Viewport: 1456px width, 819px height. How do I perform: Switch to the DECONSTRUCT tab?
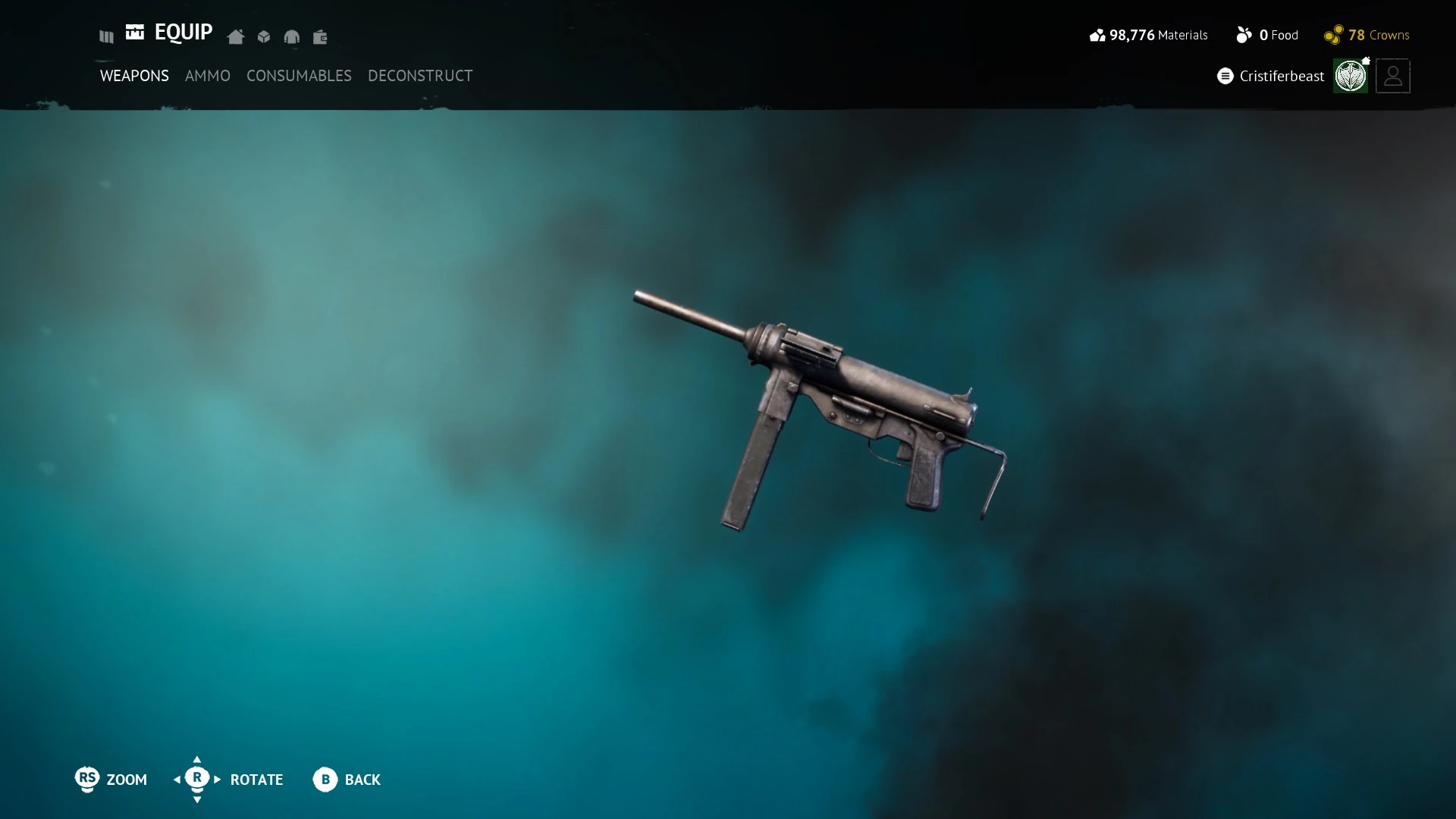click(x=419, y=76)
